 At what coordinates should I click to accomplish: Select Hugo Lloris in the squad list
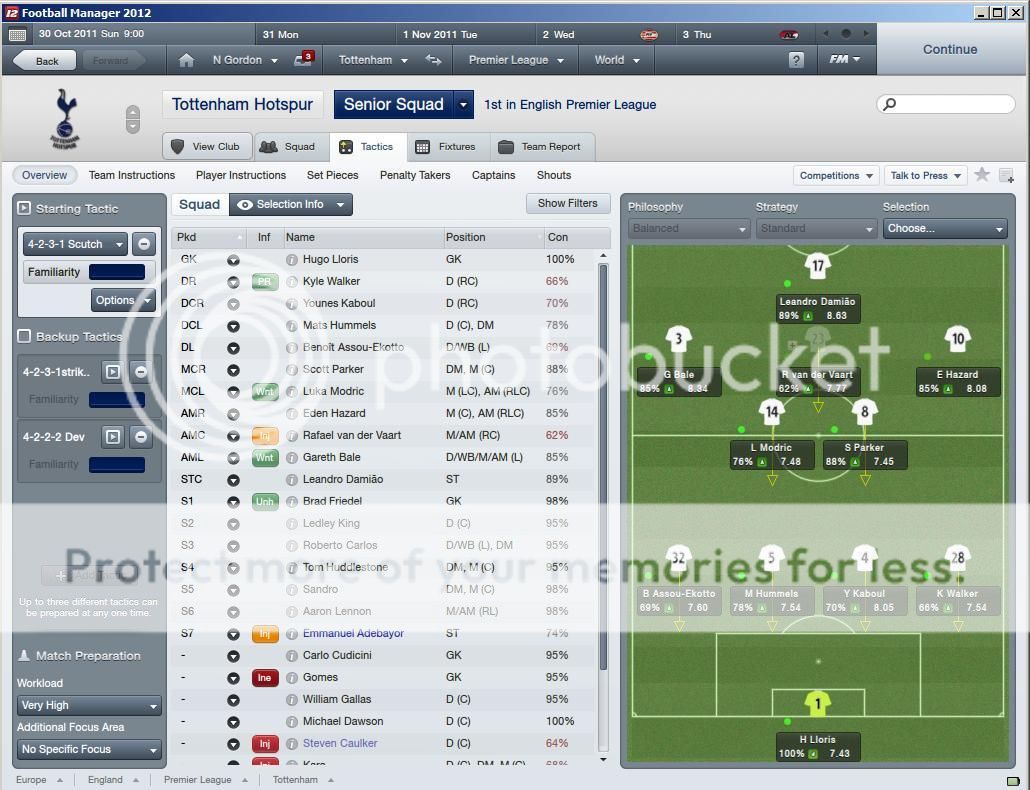tap(330, 259)
